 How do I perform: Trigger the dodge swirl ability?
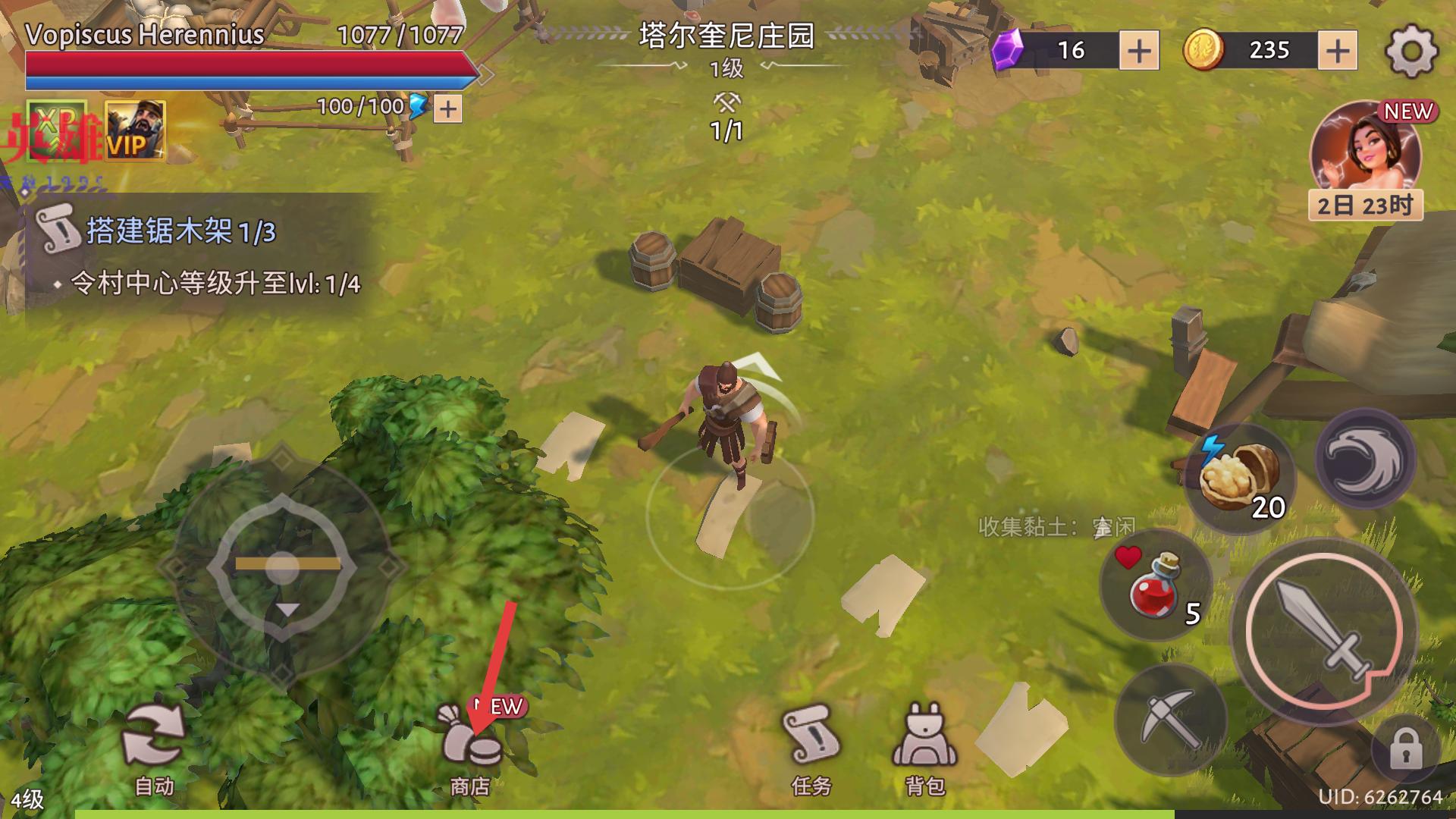(x=1364, y=459)
